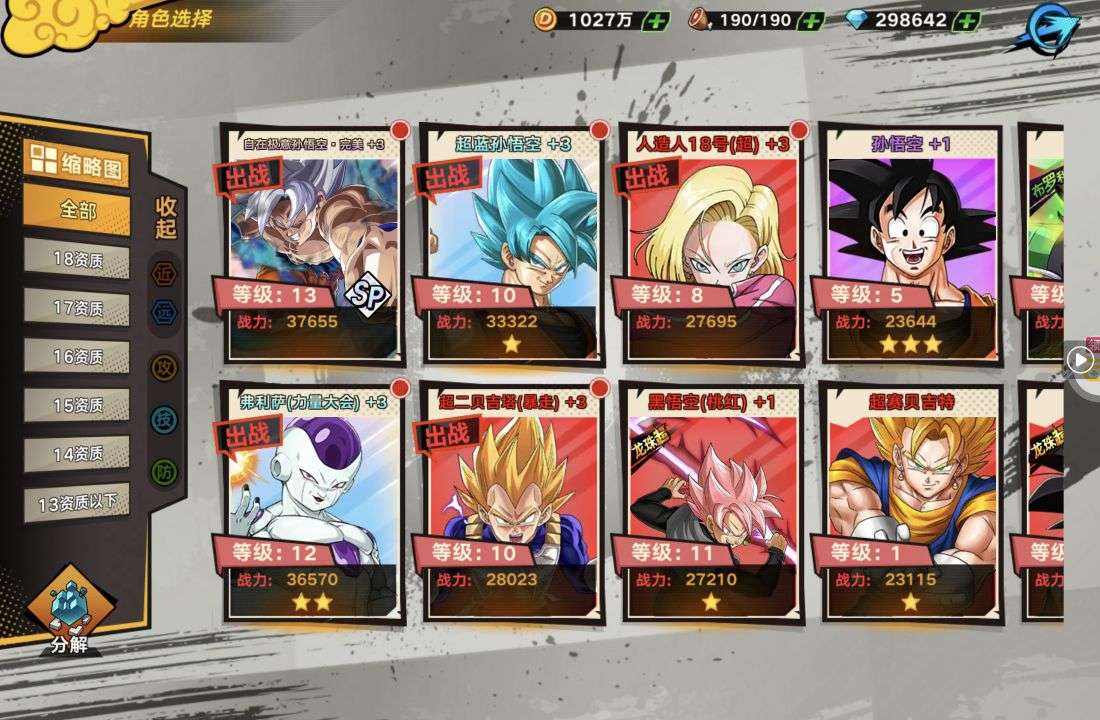Filter by 16资质
The width and height of the screenshot is (1100, 720).
click(x=77, y=356)
